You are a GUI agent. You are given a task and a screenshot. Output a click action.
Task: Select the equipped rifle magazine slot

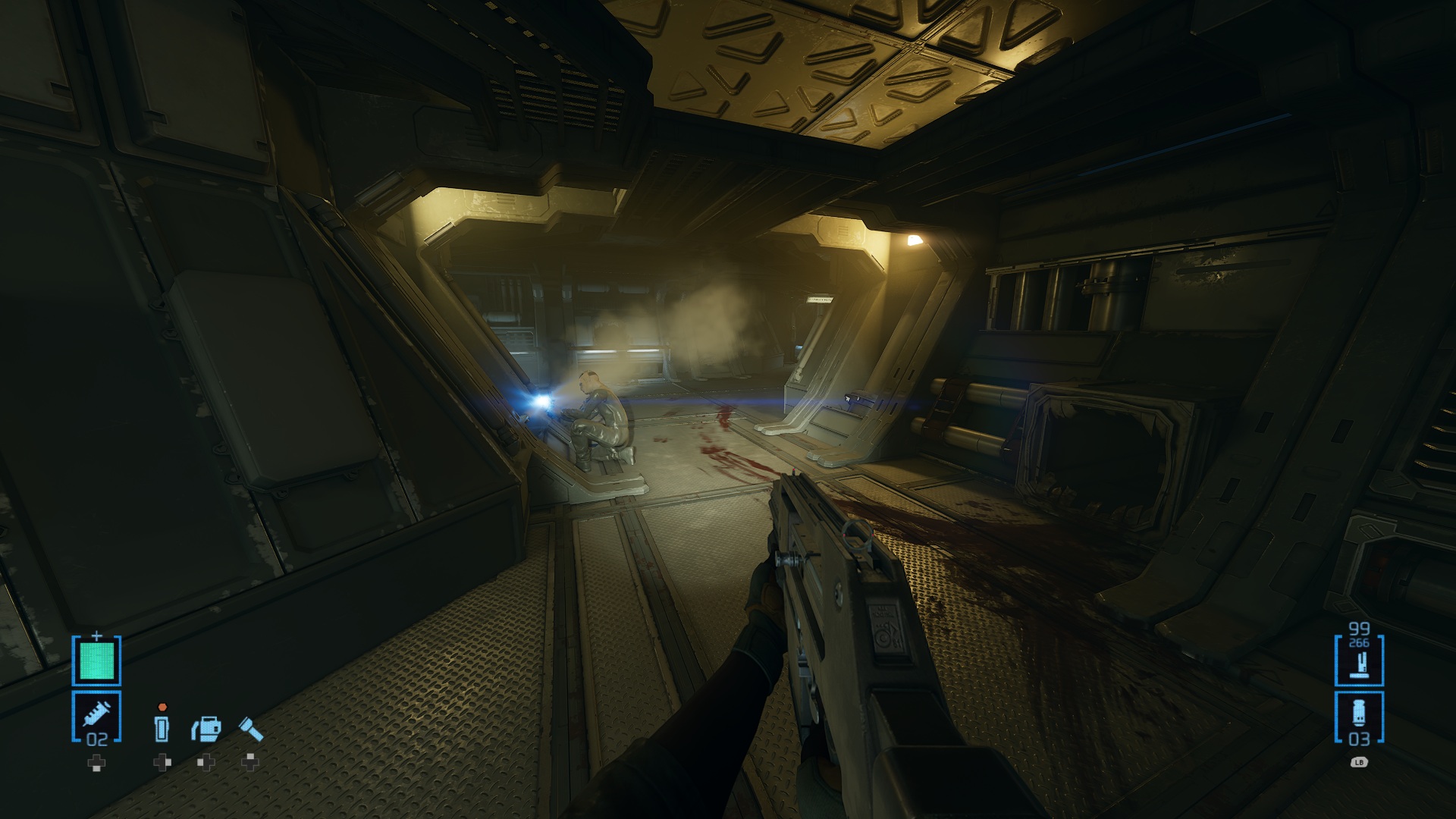pyautogui.click(x=1358, y=660)
